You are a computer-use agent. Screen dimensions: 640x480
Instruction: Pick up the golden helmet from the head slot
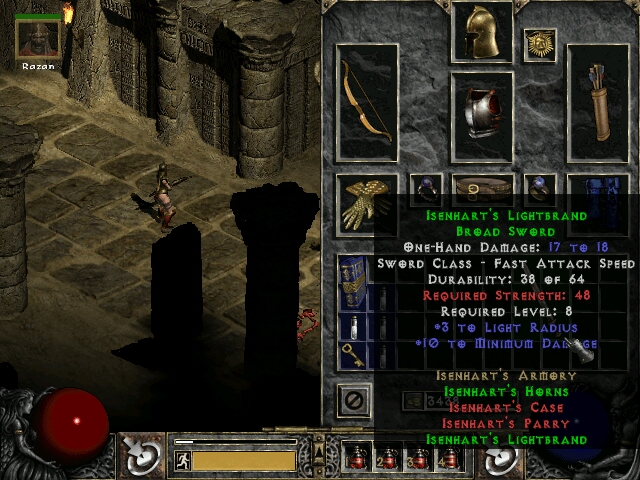click(482, 32)
